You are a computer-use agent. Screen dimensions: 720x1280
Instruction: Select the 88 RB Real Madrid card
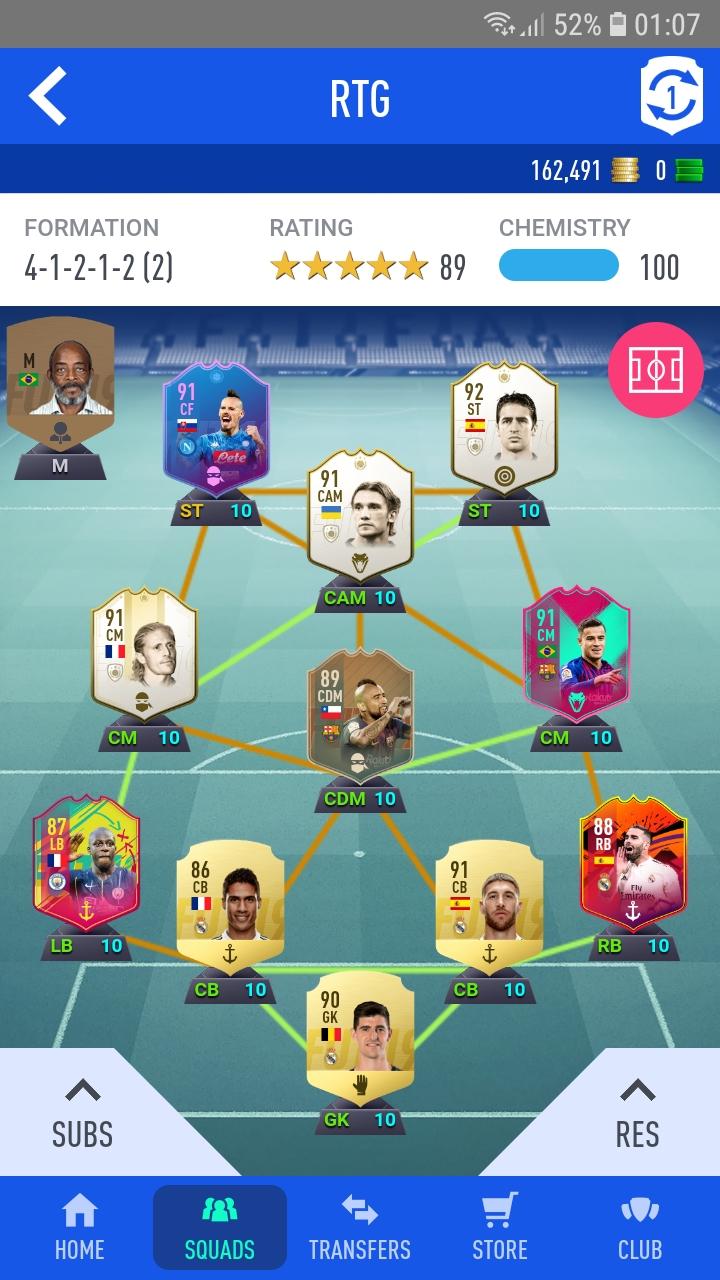tap(633, 866)
